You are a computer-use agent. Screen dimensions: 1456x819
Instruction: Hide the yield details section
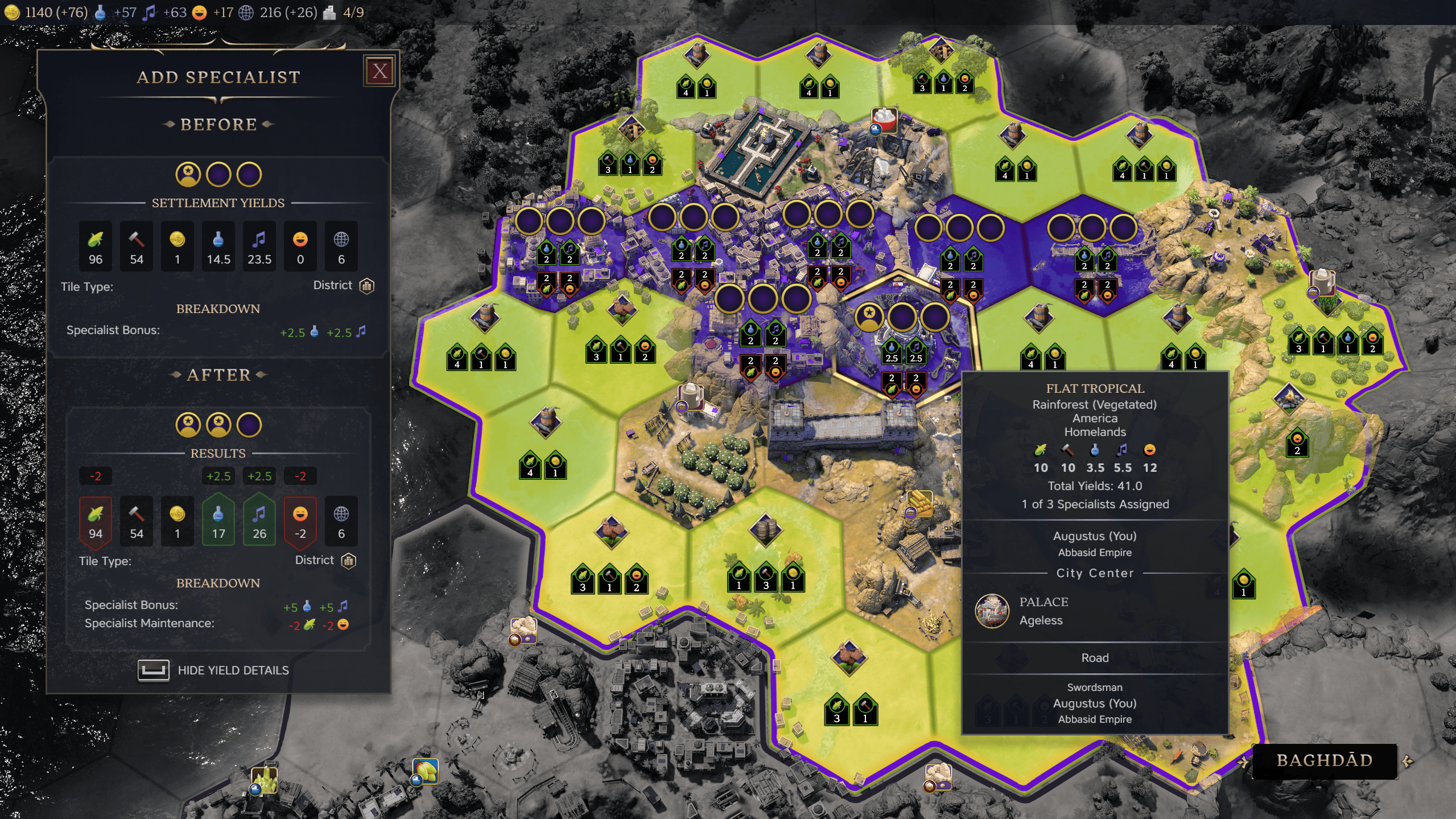214,670
